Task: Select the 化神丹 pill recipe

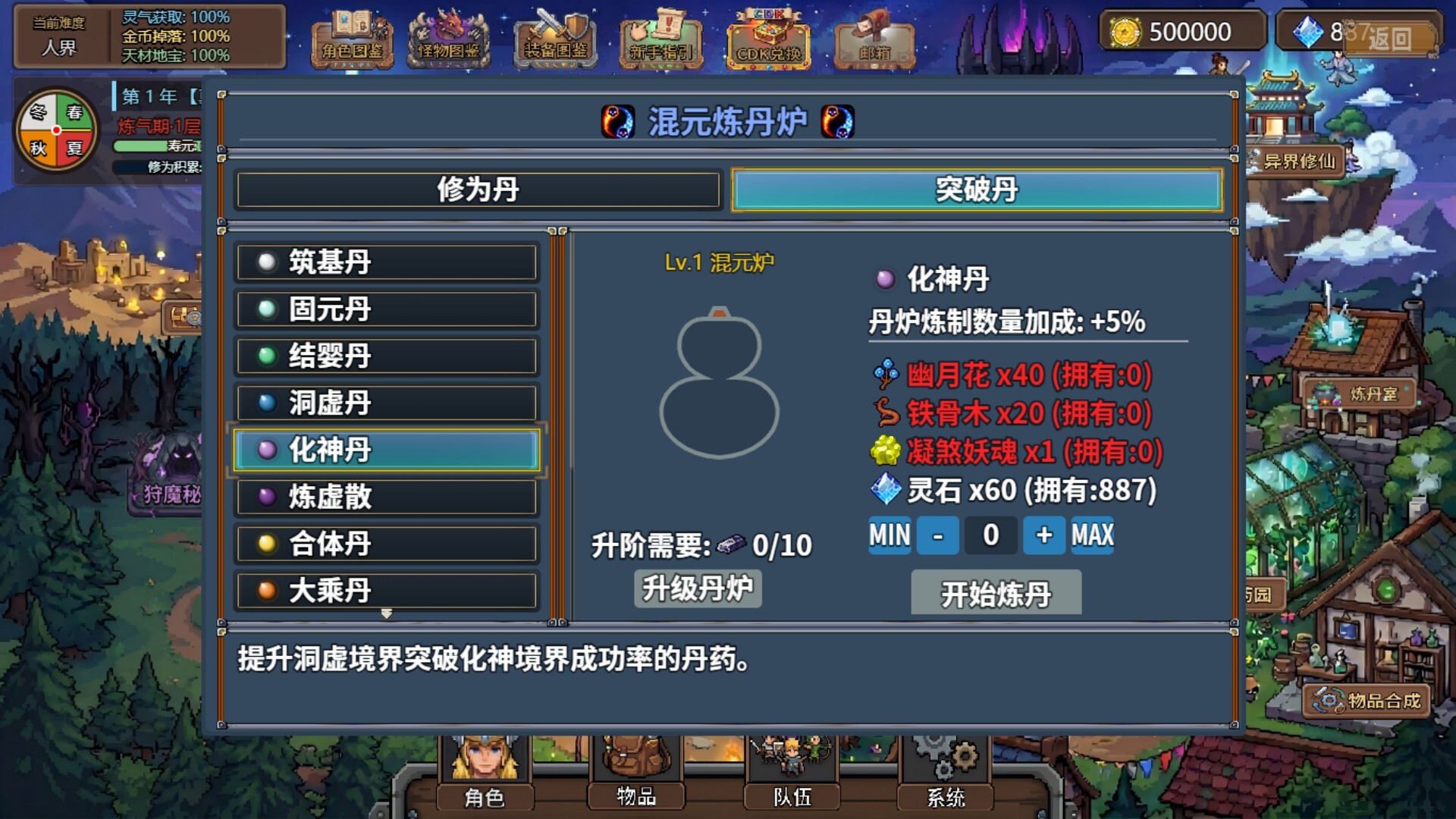Action: (x=387, y=450)
